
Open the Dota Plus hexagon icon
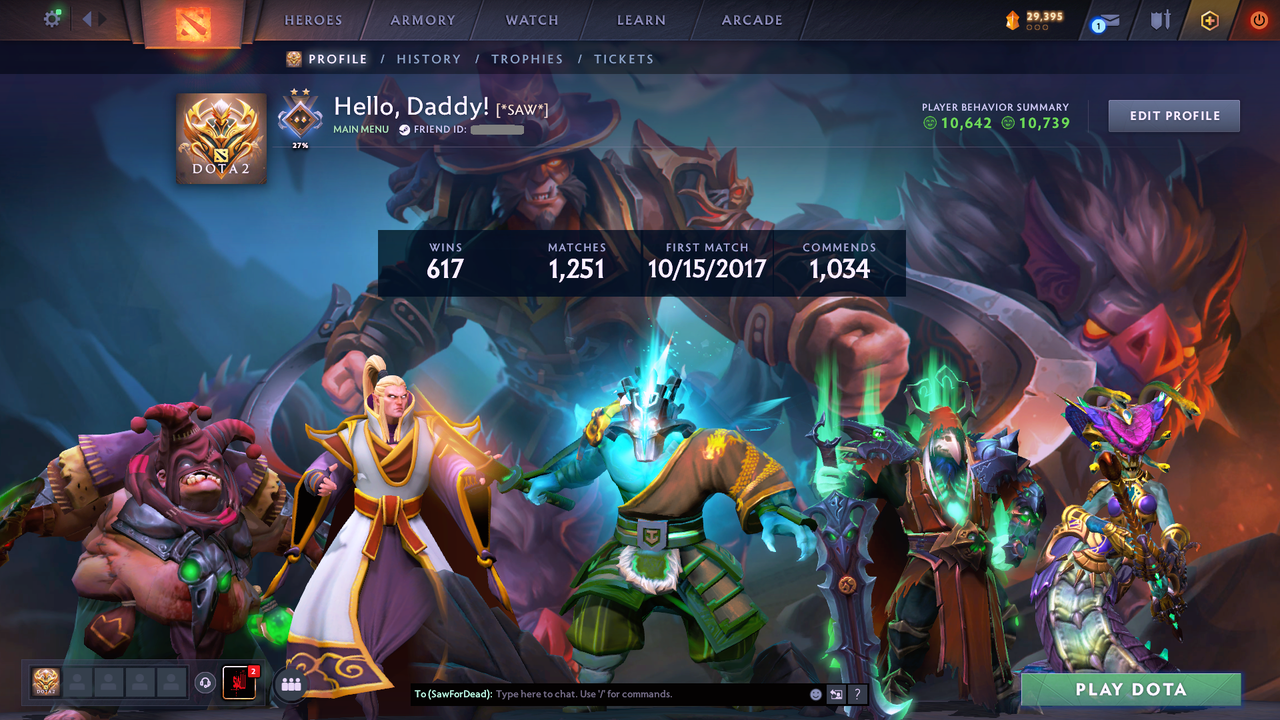(x=1209, y=19)
